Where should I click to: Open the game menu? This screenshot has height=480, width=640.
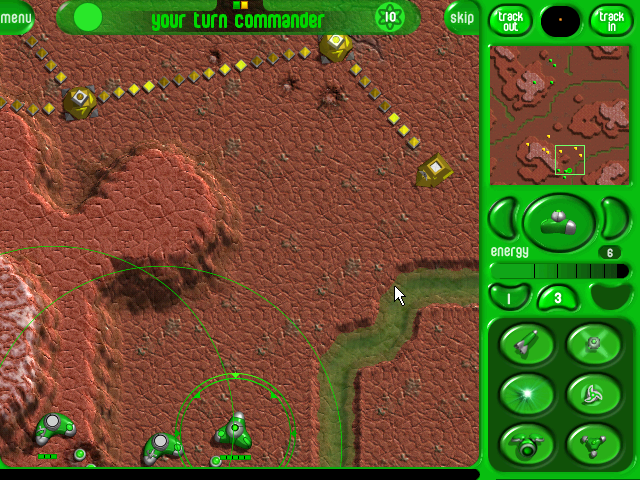click(x=14, y=16)
